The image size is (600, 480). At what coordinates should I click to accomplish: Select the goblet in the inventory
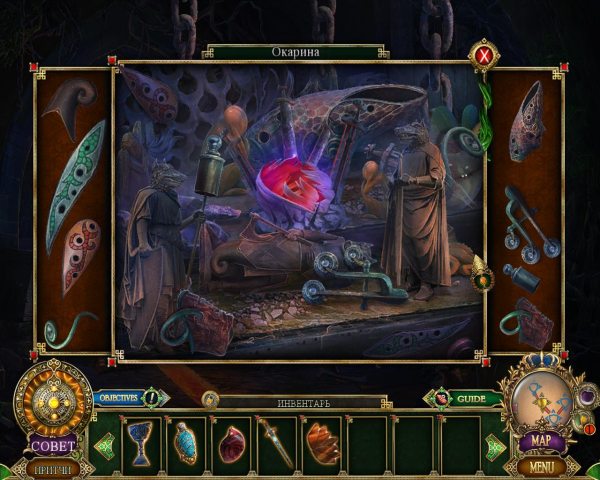[x=139, y=443]
